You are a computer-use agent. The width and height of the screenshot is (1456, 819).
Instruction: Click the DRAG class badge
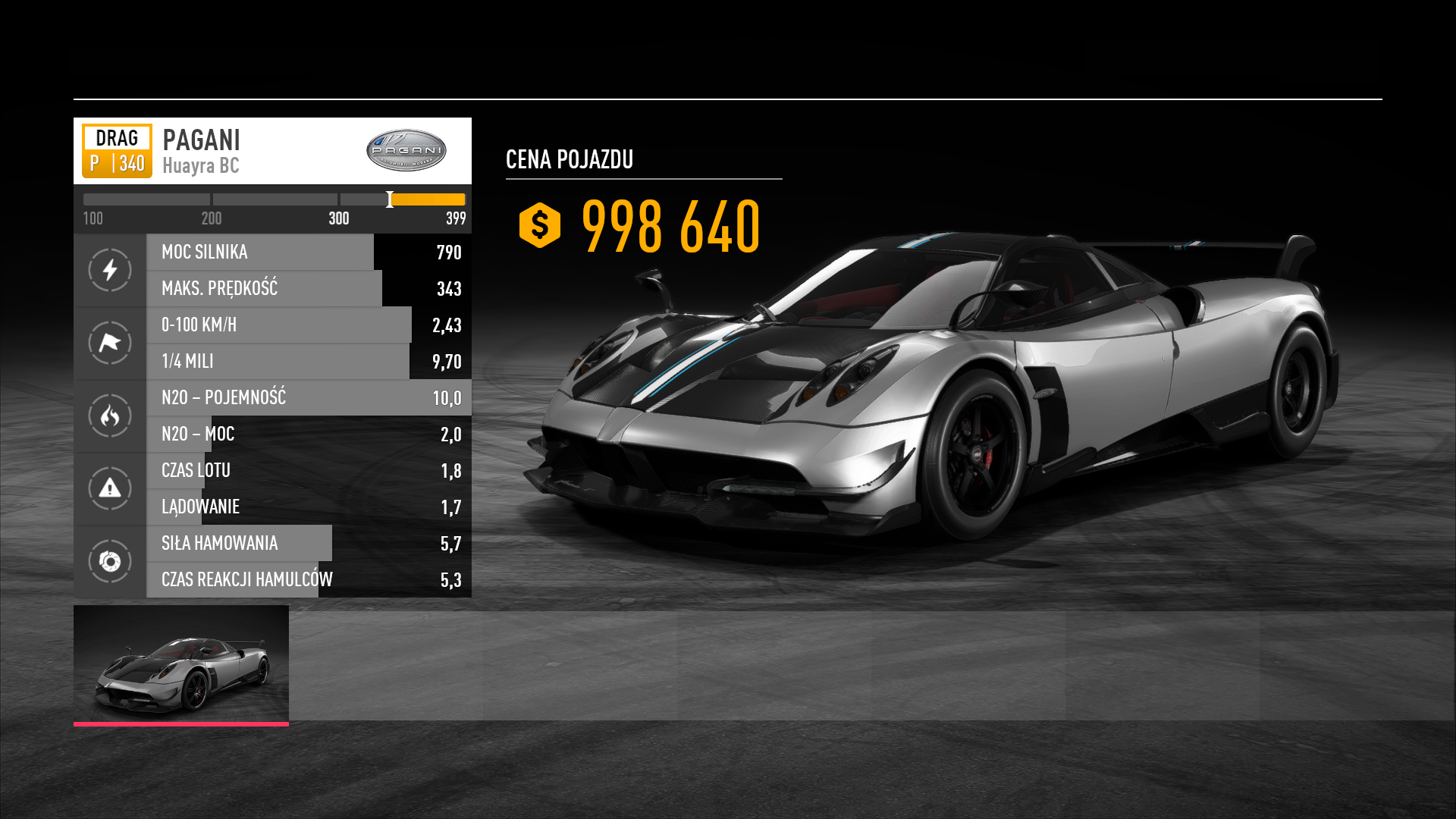pos(118,151)
